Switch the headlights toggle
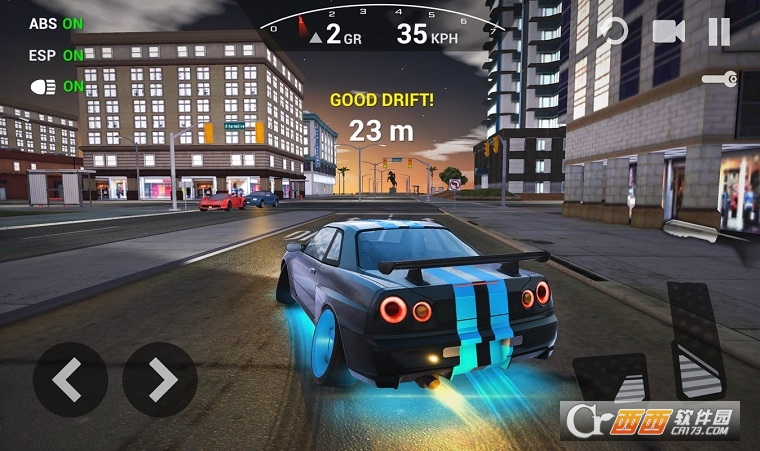 click(56, 87)
